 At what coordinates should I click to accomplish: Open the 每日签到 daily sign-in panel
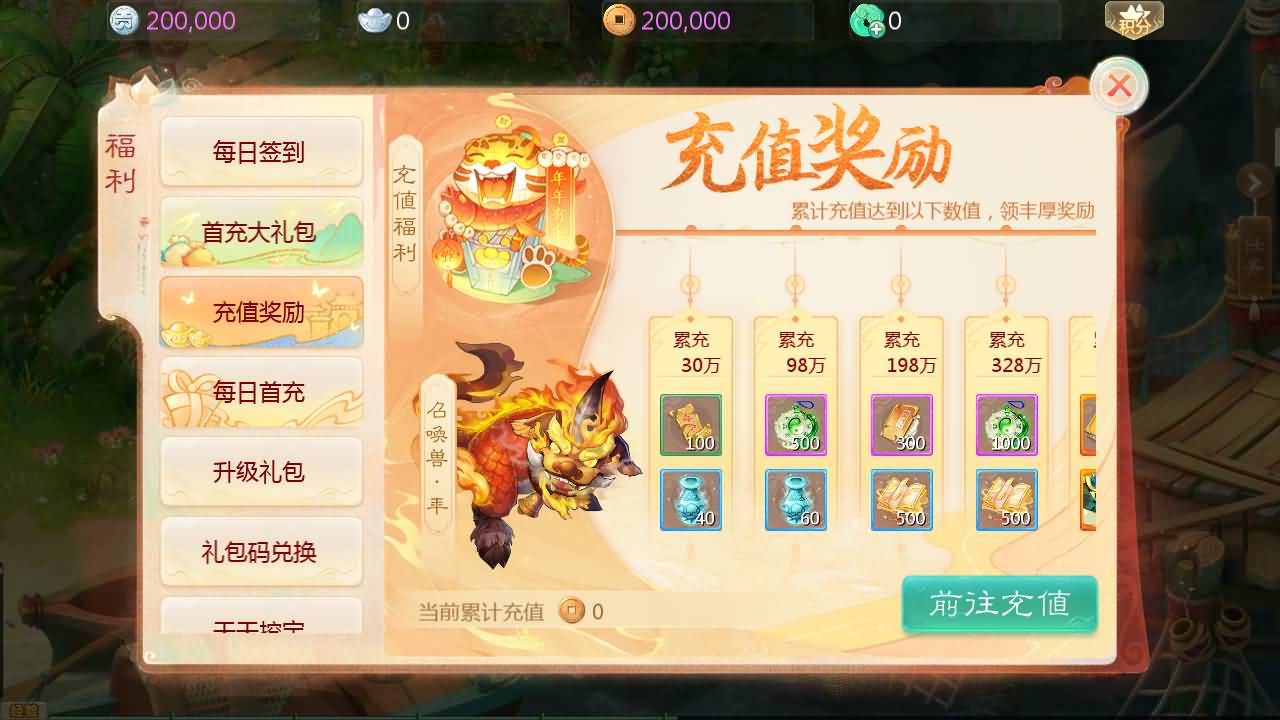(x=261, y=151)
